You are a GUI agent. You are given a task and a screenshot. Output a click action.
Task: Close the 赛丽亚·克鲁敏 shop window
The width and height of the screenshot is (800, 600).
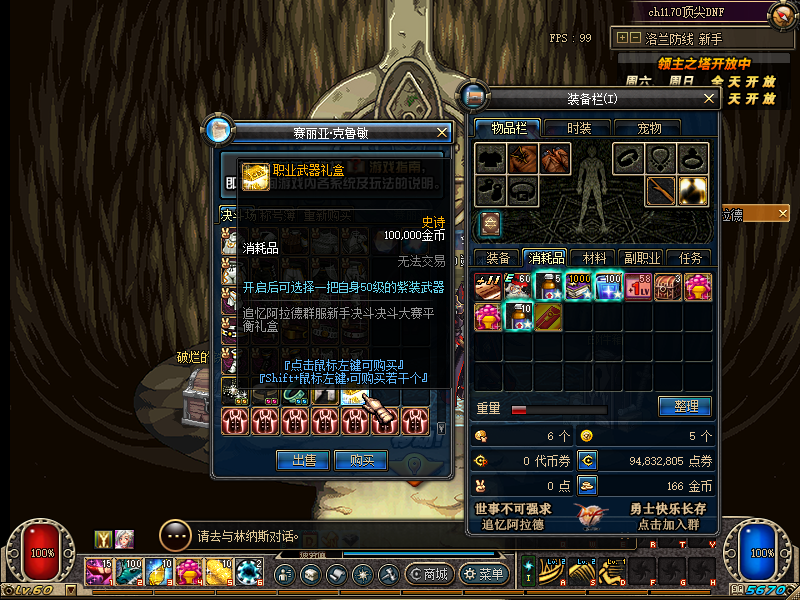[442, 132]
